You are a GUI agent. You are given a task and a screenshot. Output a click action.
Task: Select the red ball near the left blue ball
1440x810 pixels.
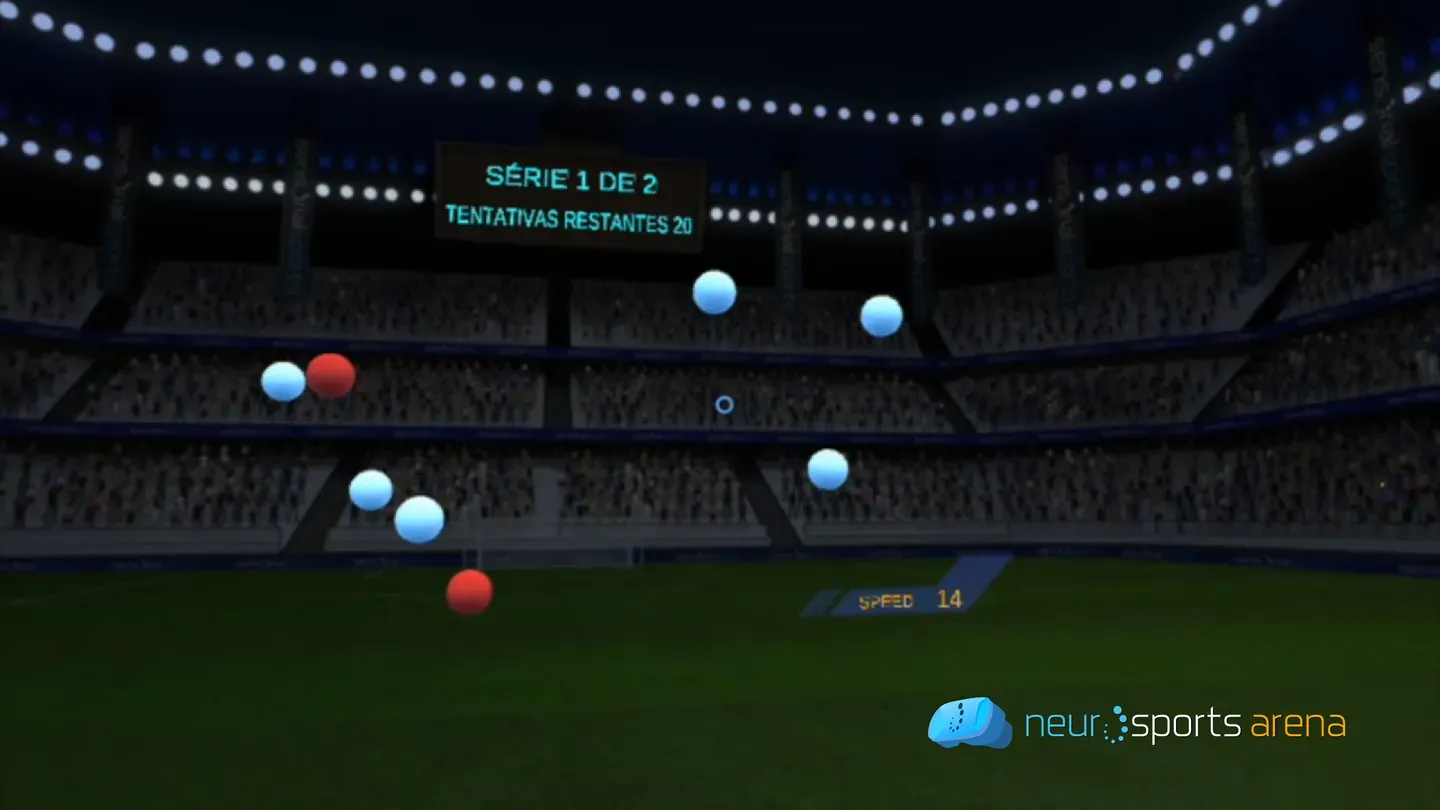click(x=331, y=377)
